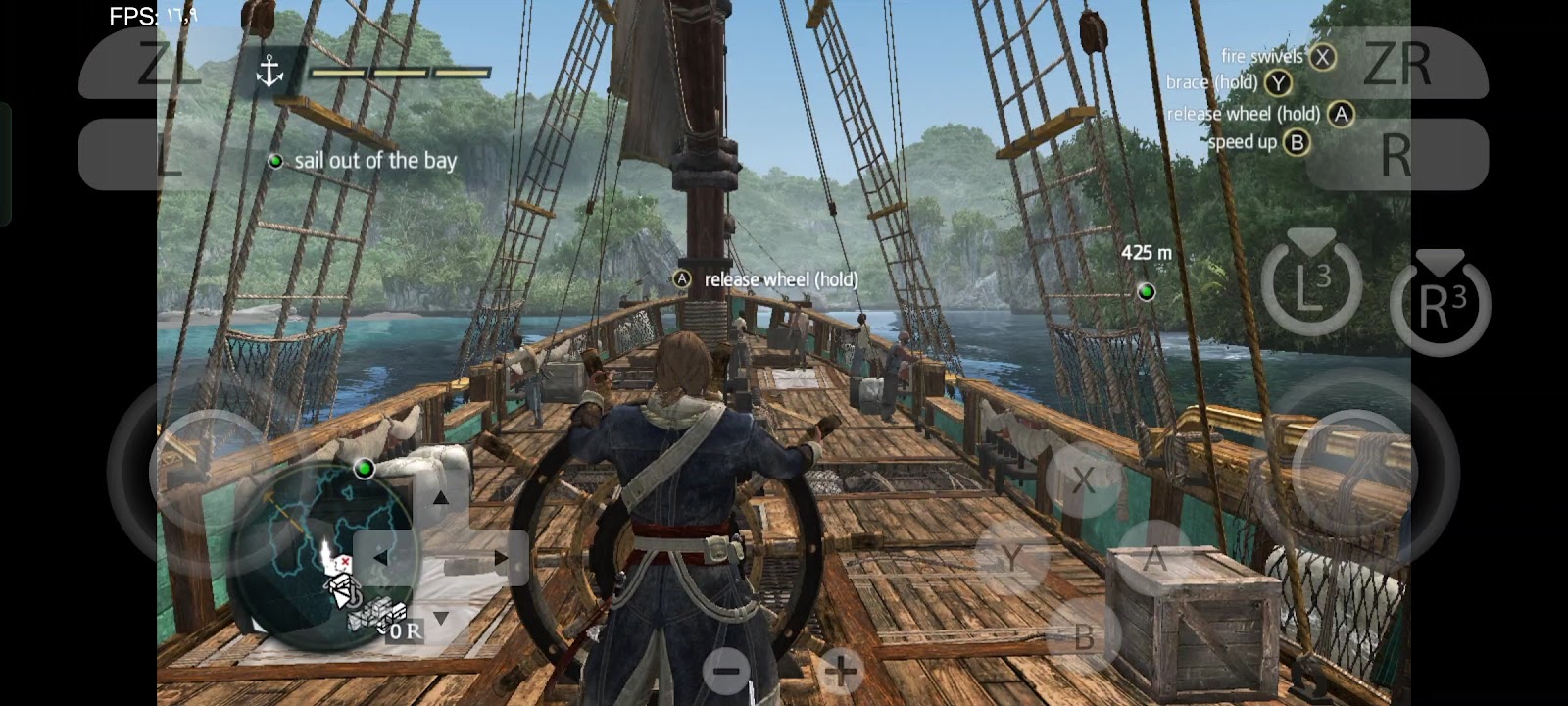Tap the D-pad up arrow
Image resolution: width=1568 pixels, height=706 pixels.
[441, 498]
